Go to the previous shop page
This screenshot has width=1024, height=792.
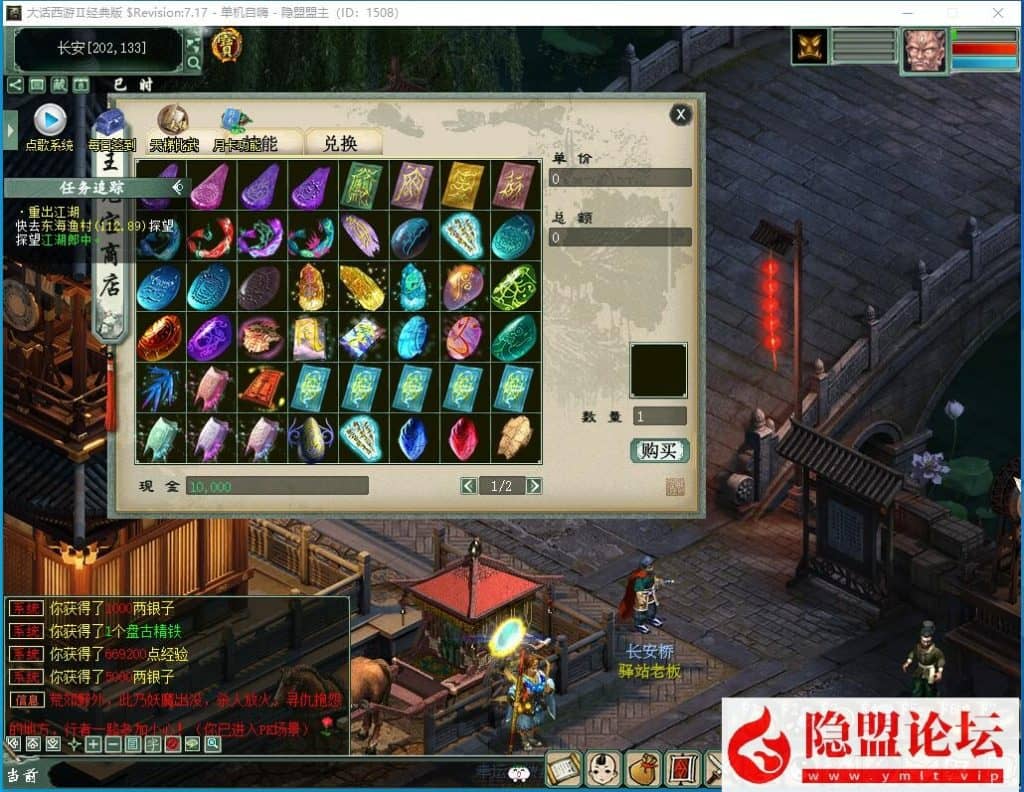click(x=468, y=486)
